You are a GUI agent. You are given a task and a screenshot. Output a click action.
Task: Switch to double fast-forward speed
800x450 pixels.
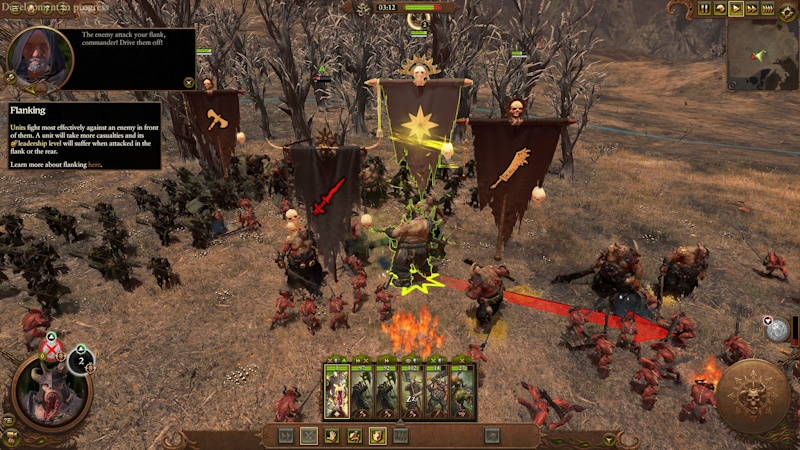(x=752, y=9)
